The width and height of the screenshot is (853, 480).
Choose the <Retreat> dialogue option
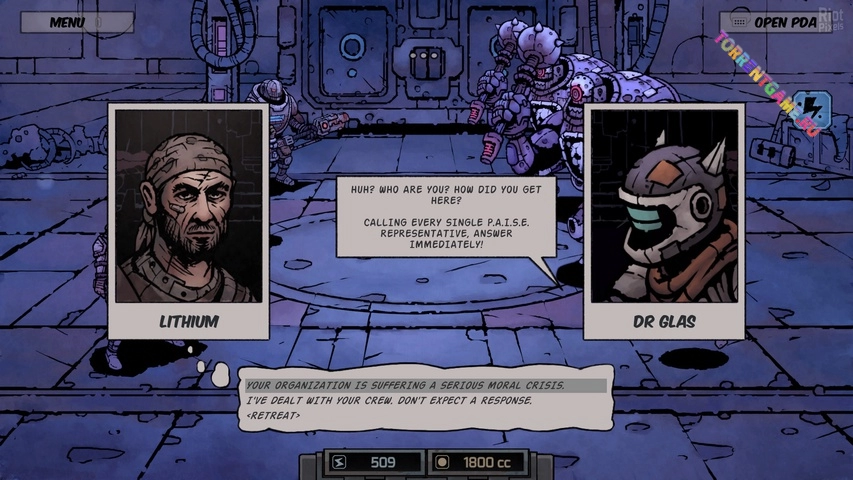[x=273, y=415]
